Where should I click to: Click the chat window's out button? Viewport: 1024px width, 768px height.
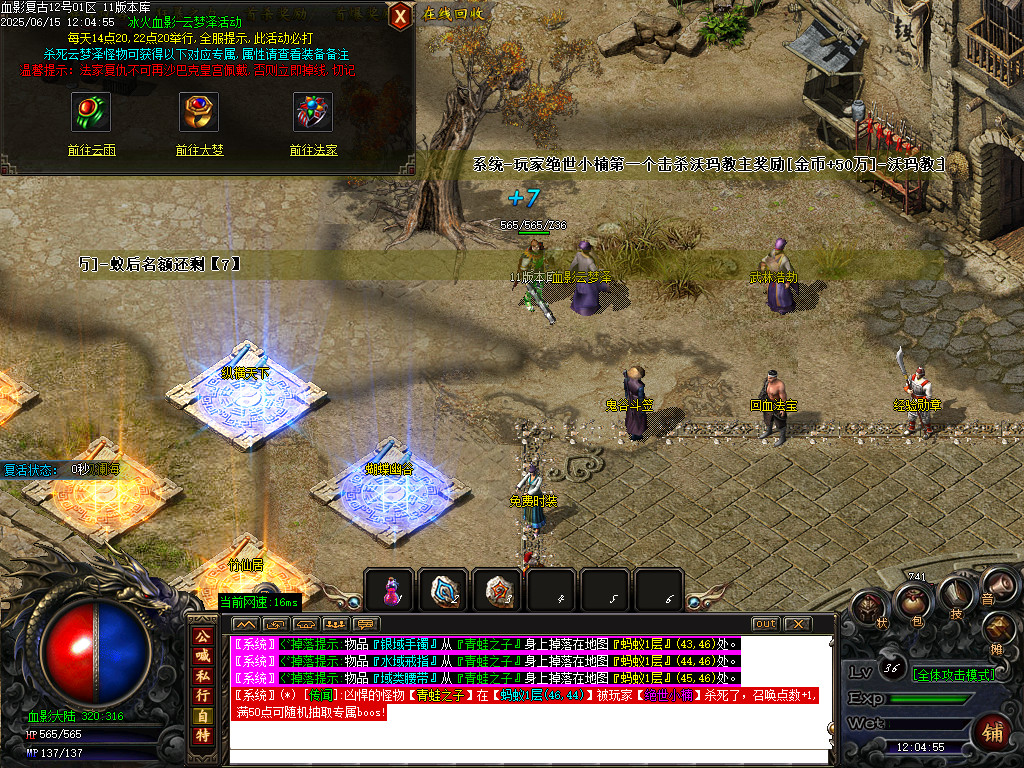[x=765, y=624]
